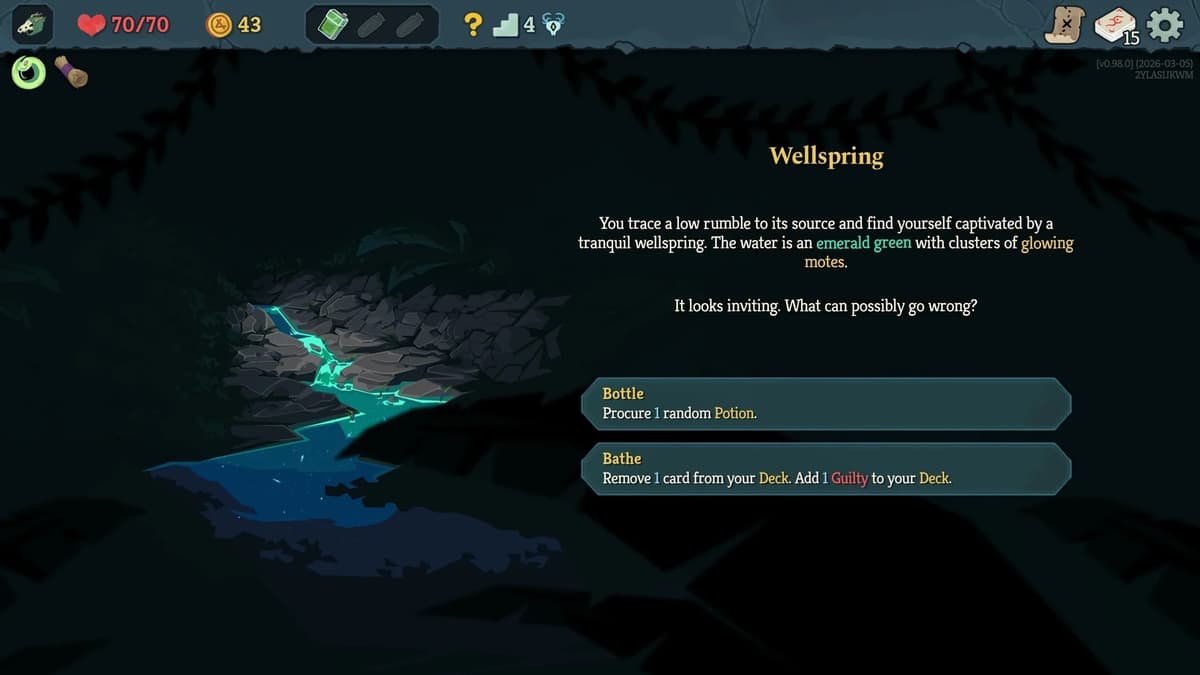Inspect the green ring relic
The height and width of the screenshot is (675, 1200).
(29, 72)
